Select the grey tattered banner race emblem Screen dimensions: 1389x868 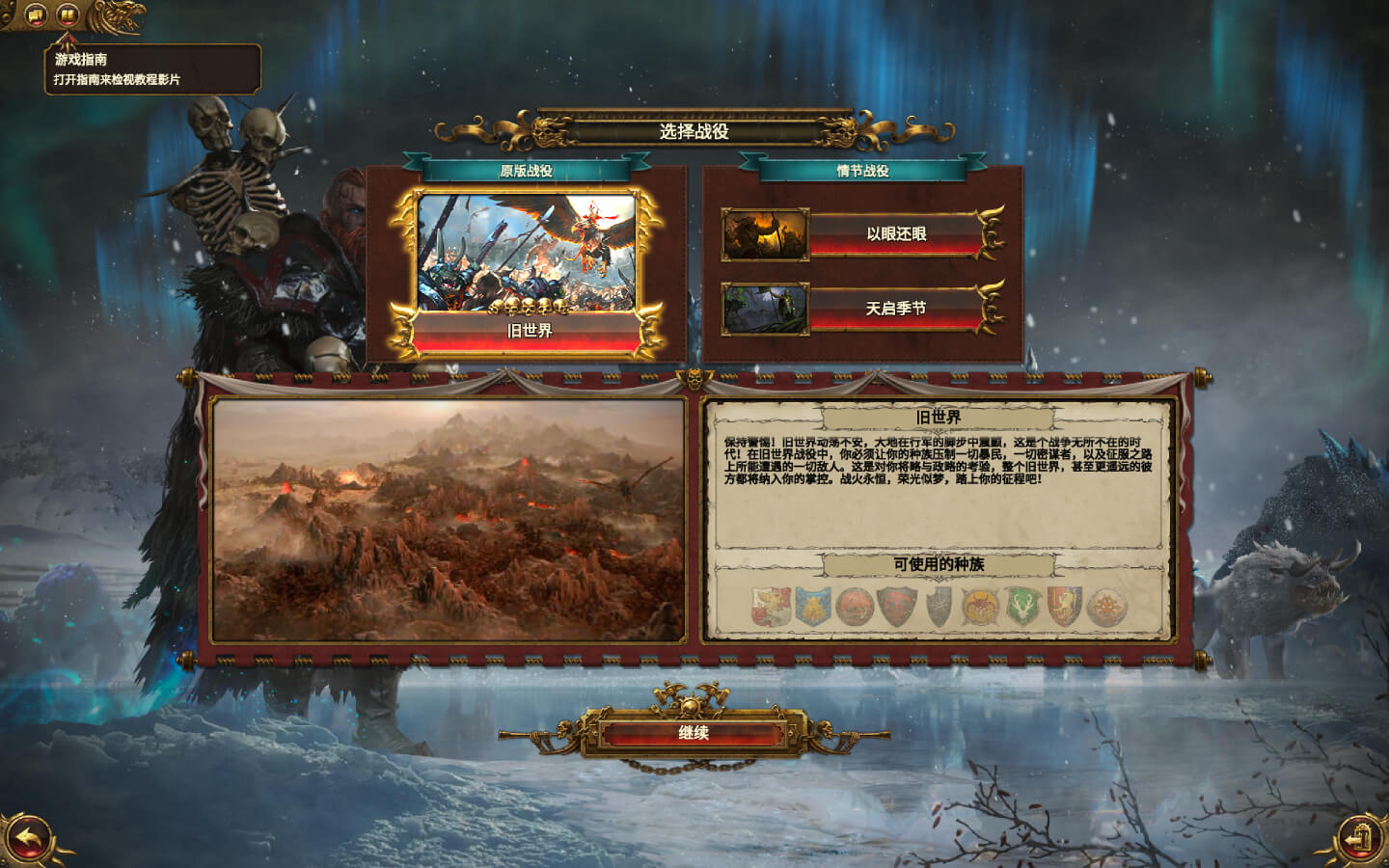point(939,607)
